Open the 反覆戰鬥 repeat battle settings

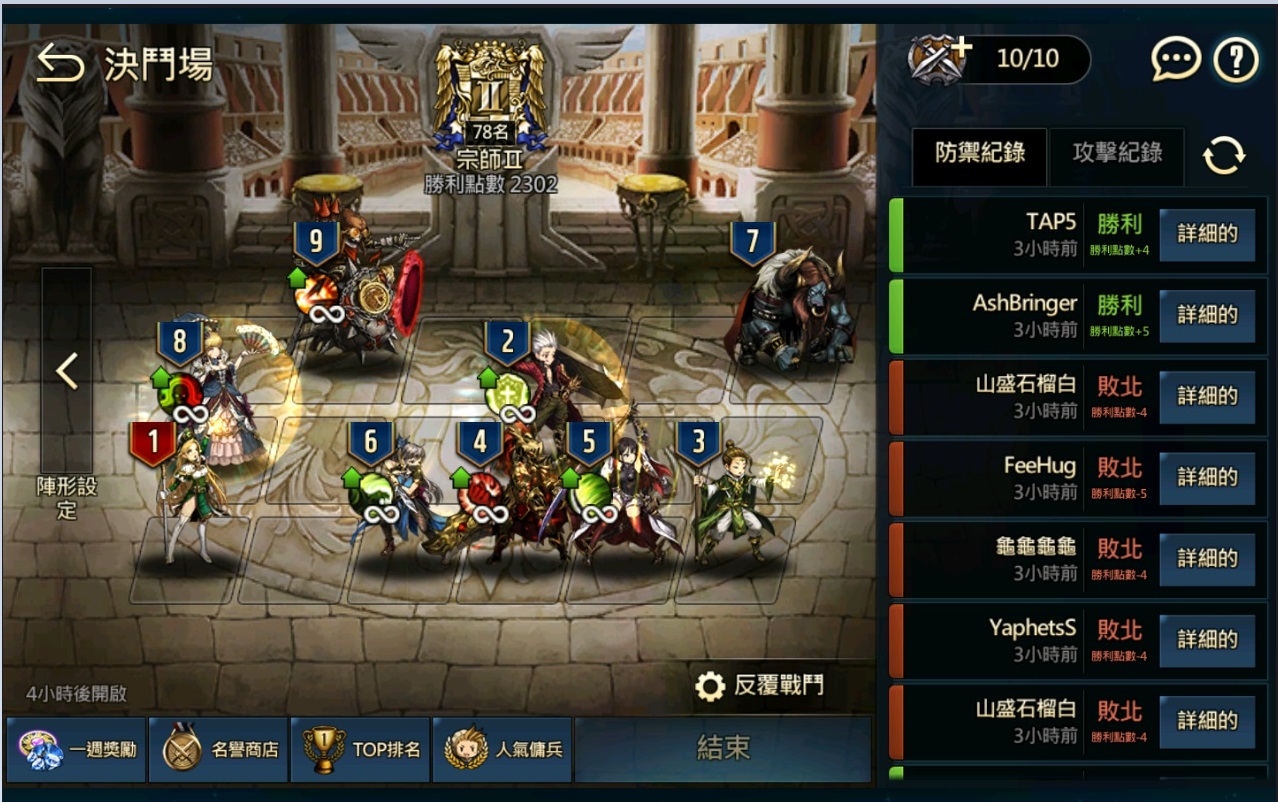click(761, 686)
